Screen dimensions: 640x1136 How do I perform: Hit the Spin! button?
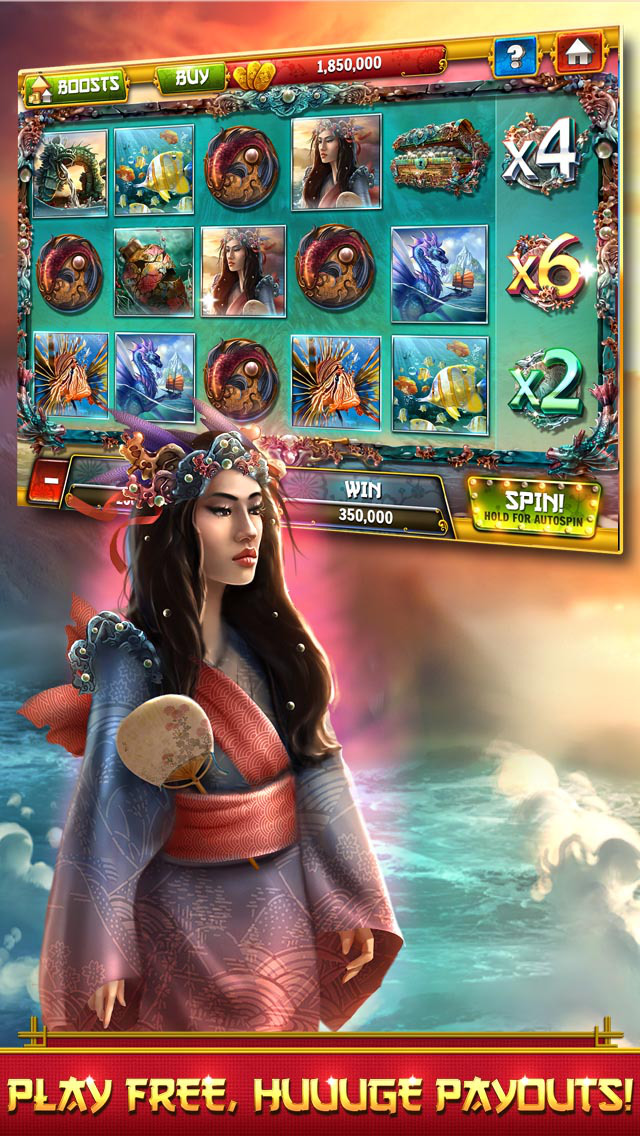coord(532,507)
